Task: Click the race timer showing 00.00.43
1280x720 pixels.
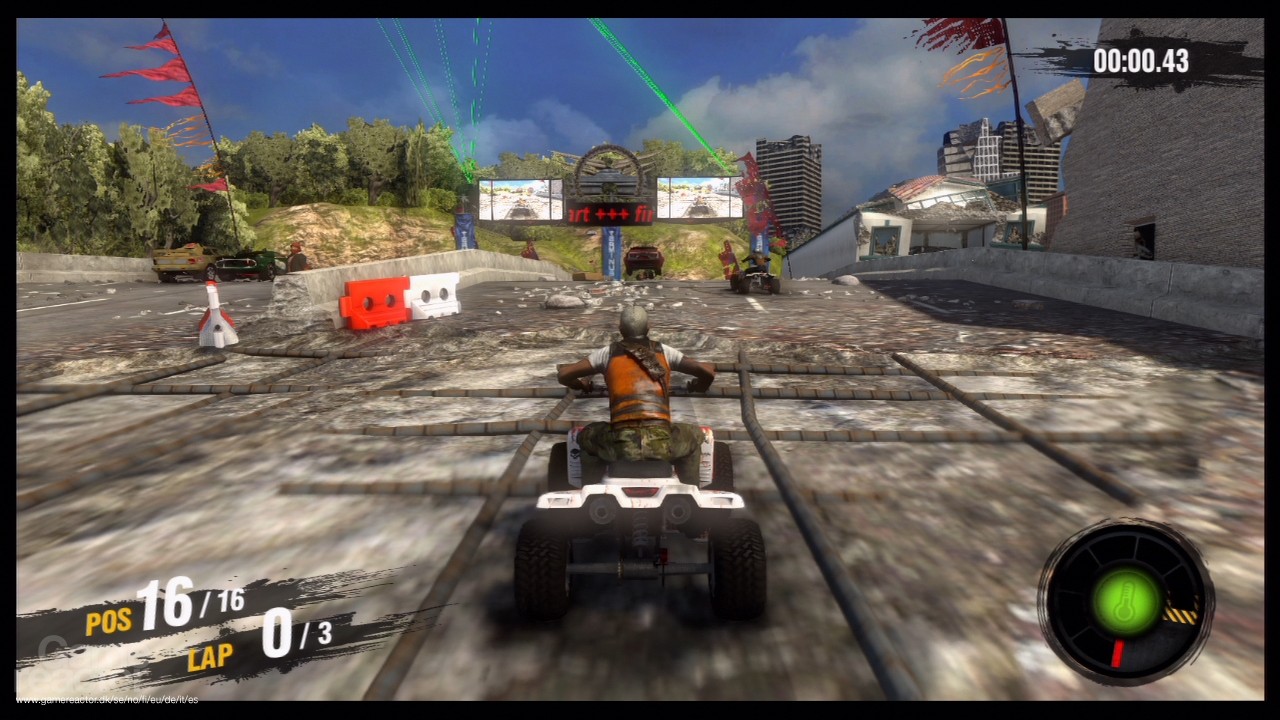Action: pyautogui.click(x=1140, y=62)
